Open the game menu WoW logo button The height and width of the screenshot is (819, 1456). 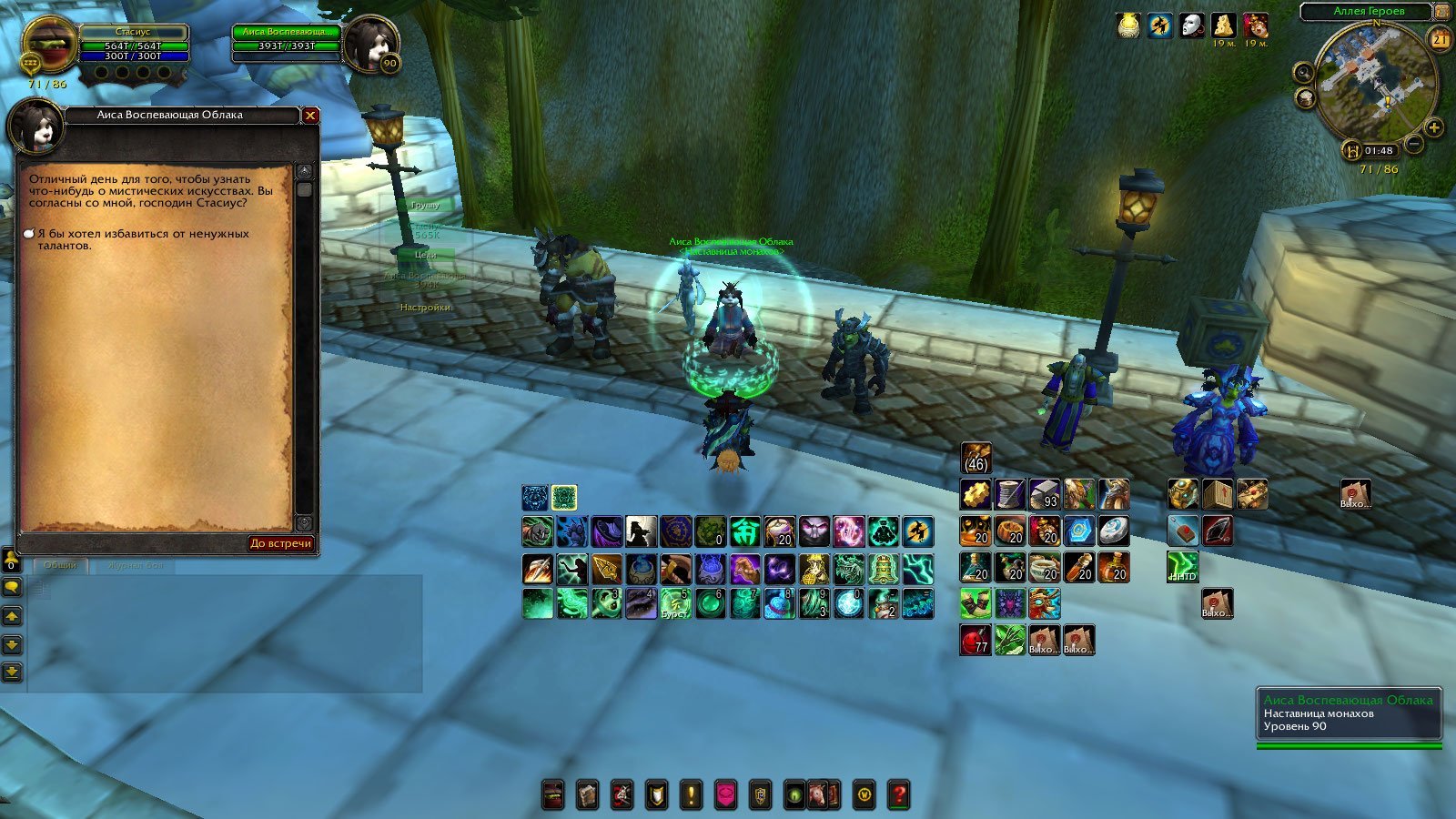pyautogui.click(x=864, y=794)
